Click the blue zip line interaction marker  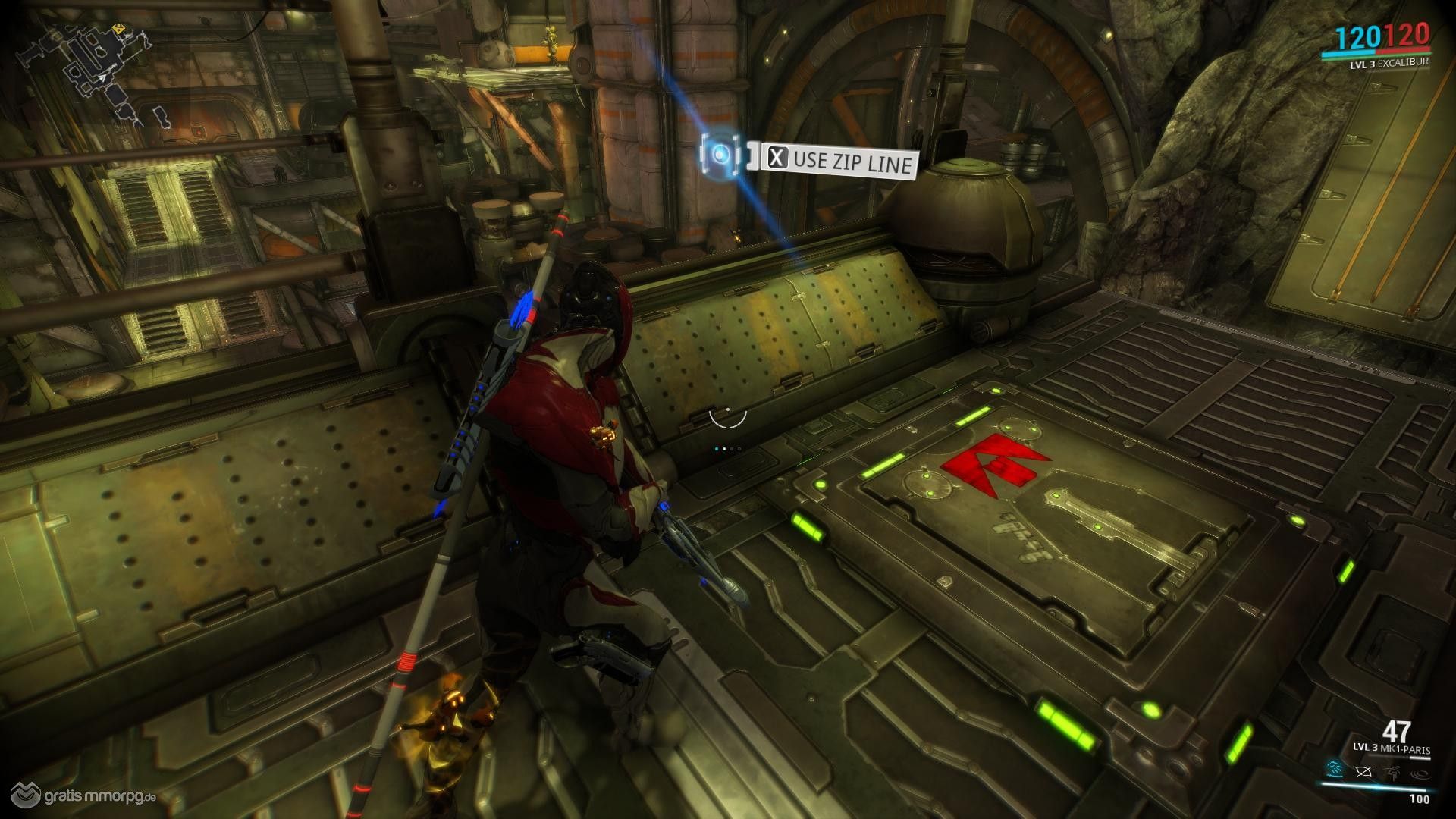point(722,155)
